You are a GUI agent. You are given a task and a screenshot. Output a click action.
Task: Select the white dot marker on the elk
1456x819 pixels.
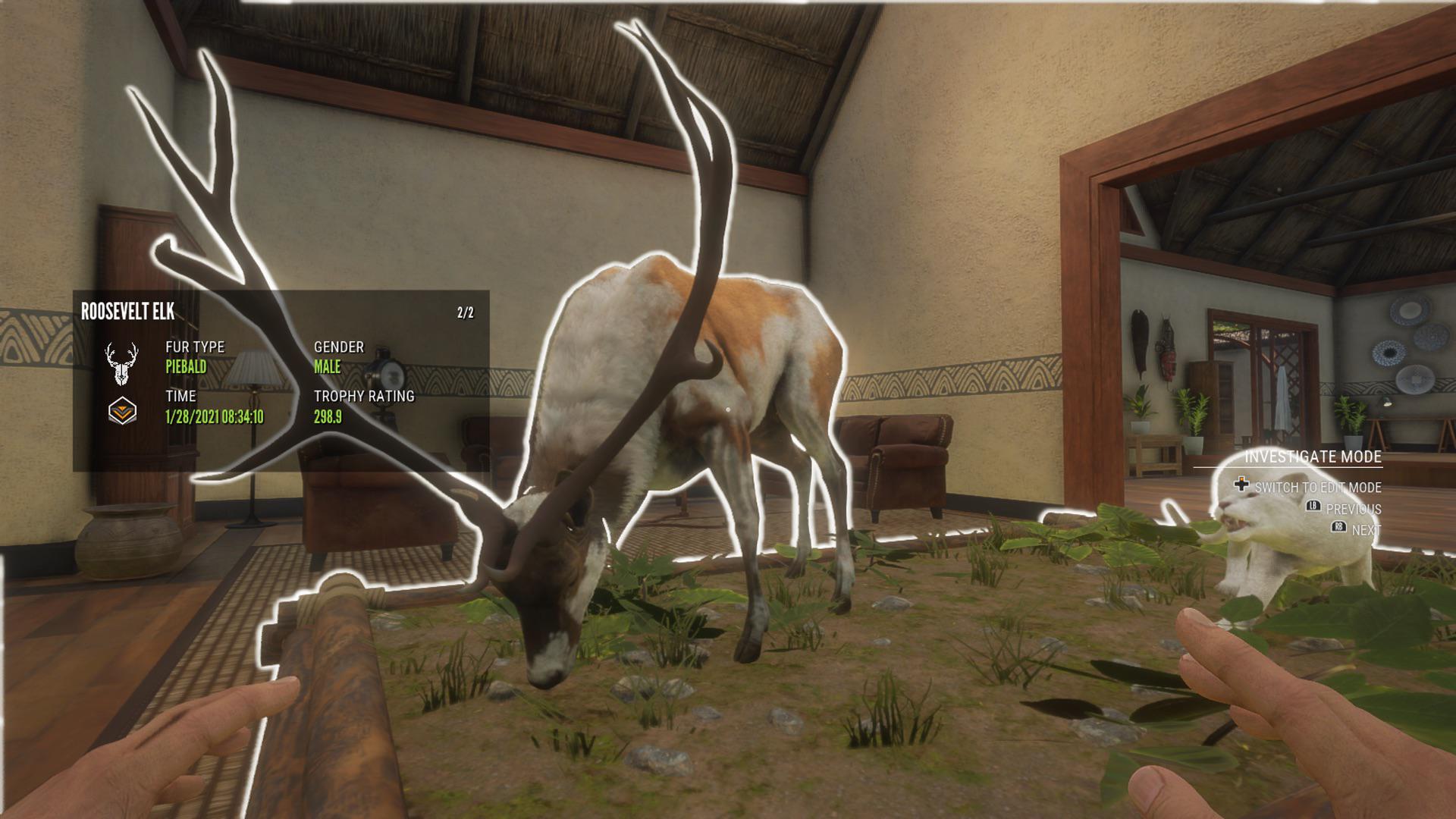(726, 408)
